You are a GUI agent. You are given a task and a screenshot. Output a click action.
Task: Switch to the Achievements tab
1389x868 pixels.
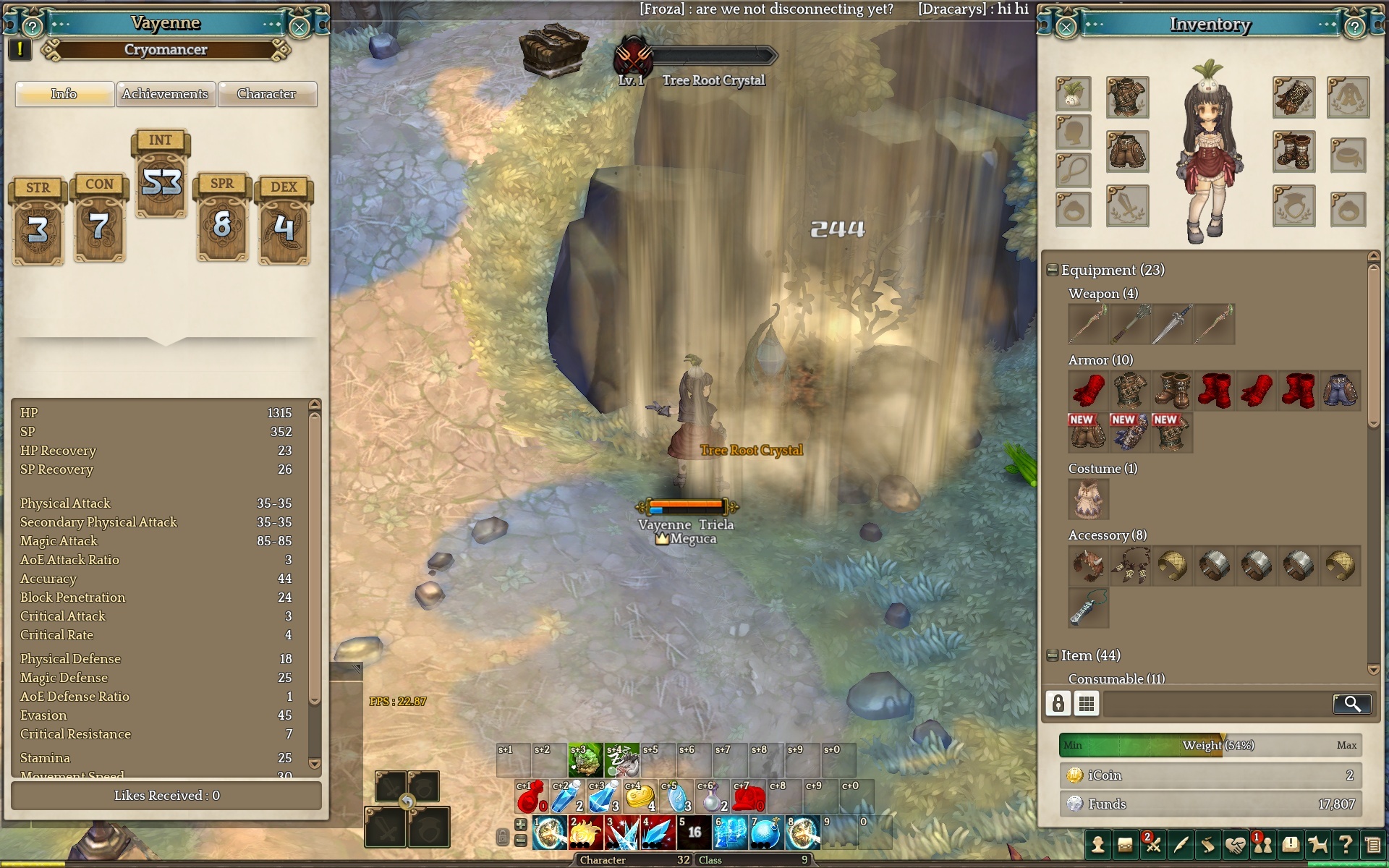[x=165, y=94]
